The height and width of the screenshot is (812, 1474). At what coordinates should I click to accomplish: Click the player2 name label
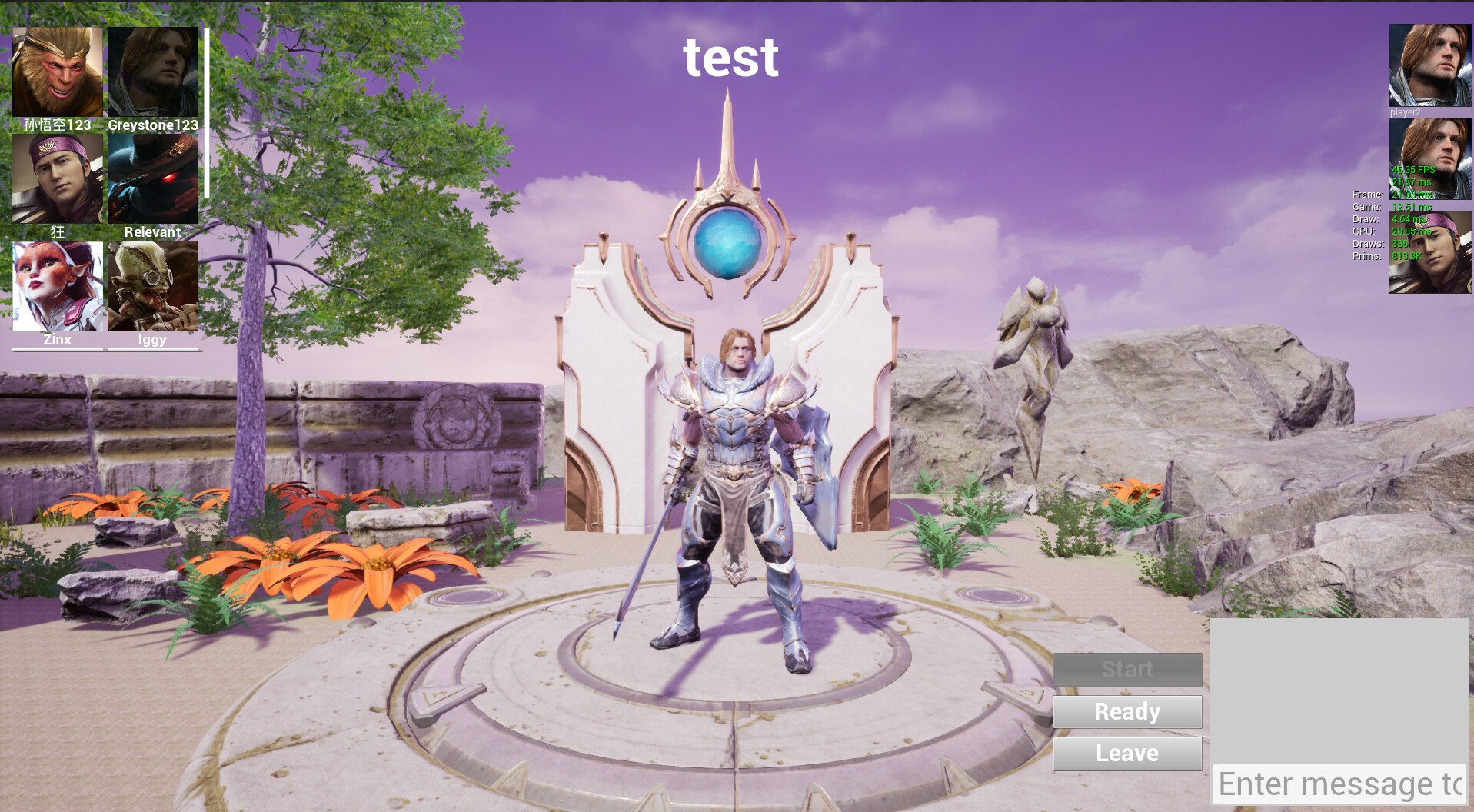(x=1405, y=112)
